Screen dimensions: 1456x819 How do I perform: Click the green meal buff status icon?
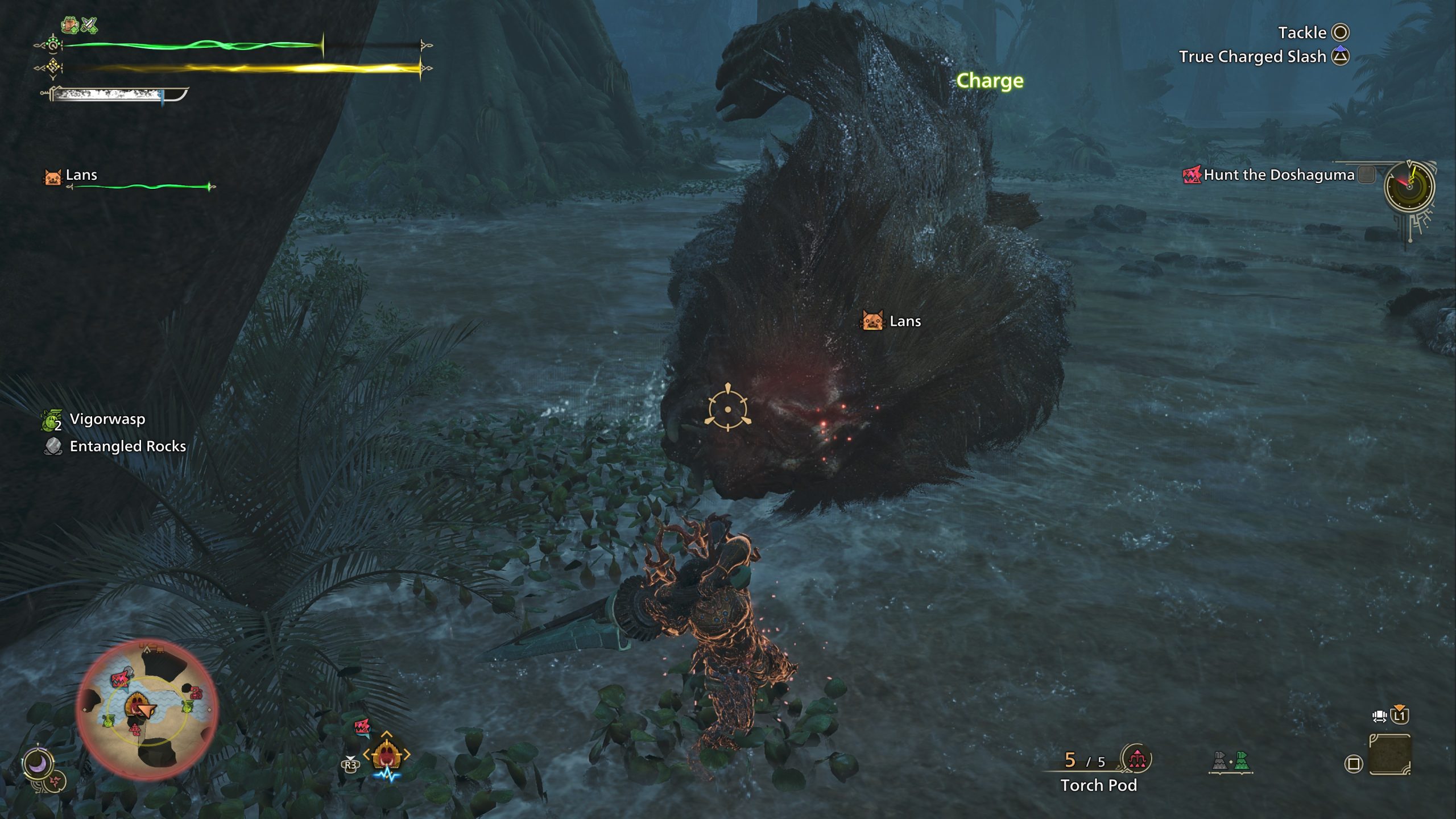coord(69,25)
